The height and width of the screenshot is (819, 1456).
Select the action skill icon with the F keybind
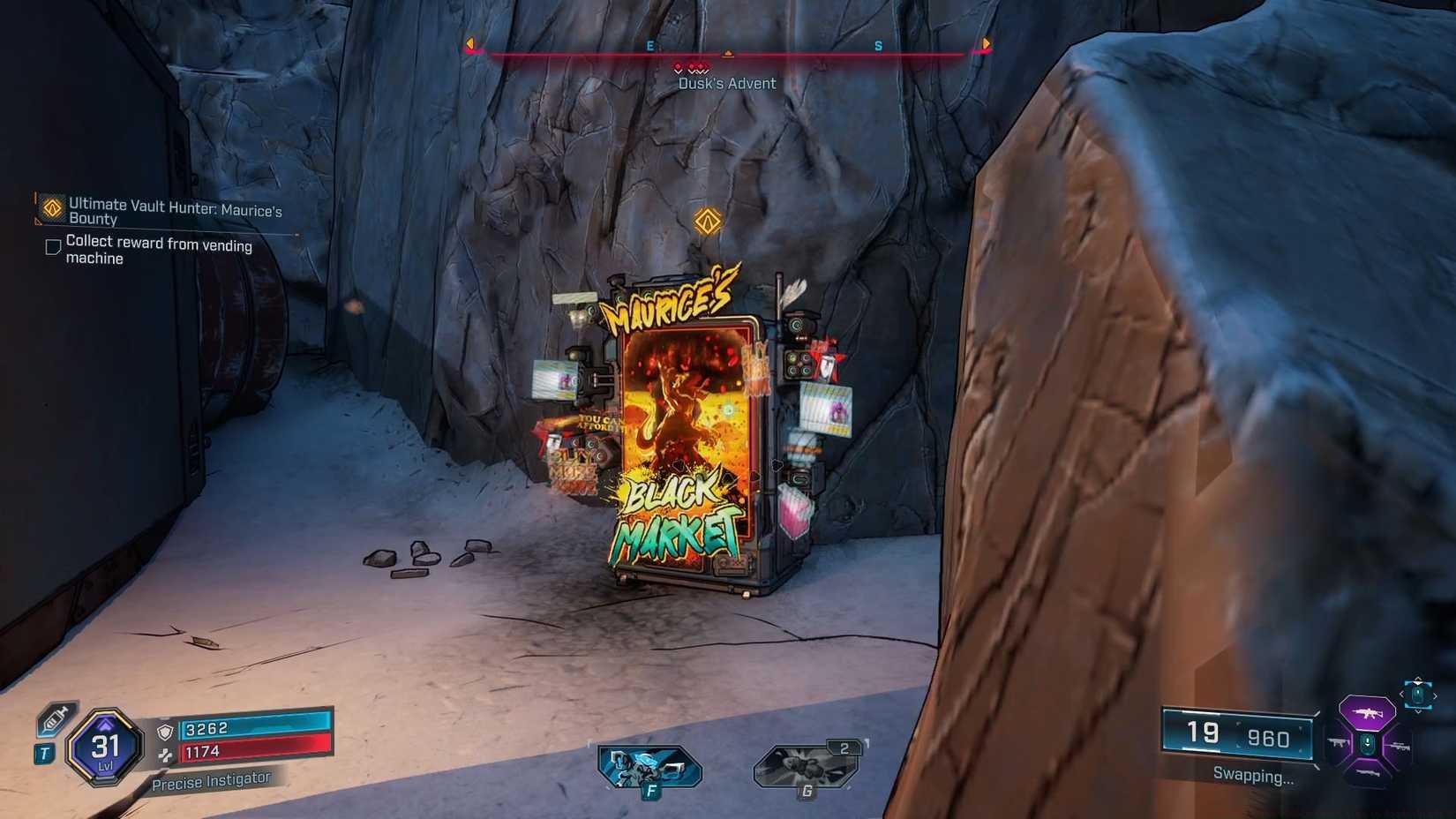[651, 765]
